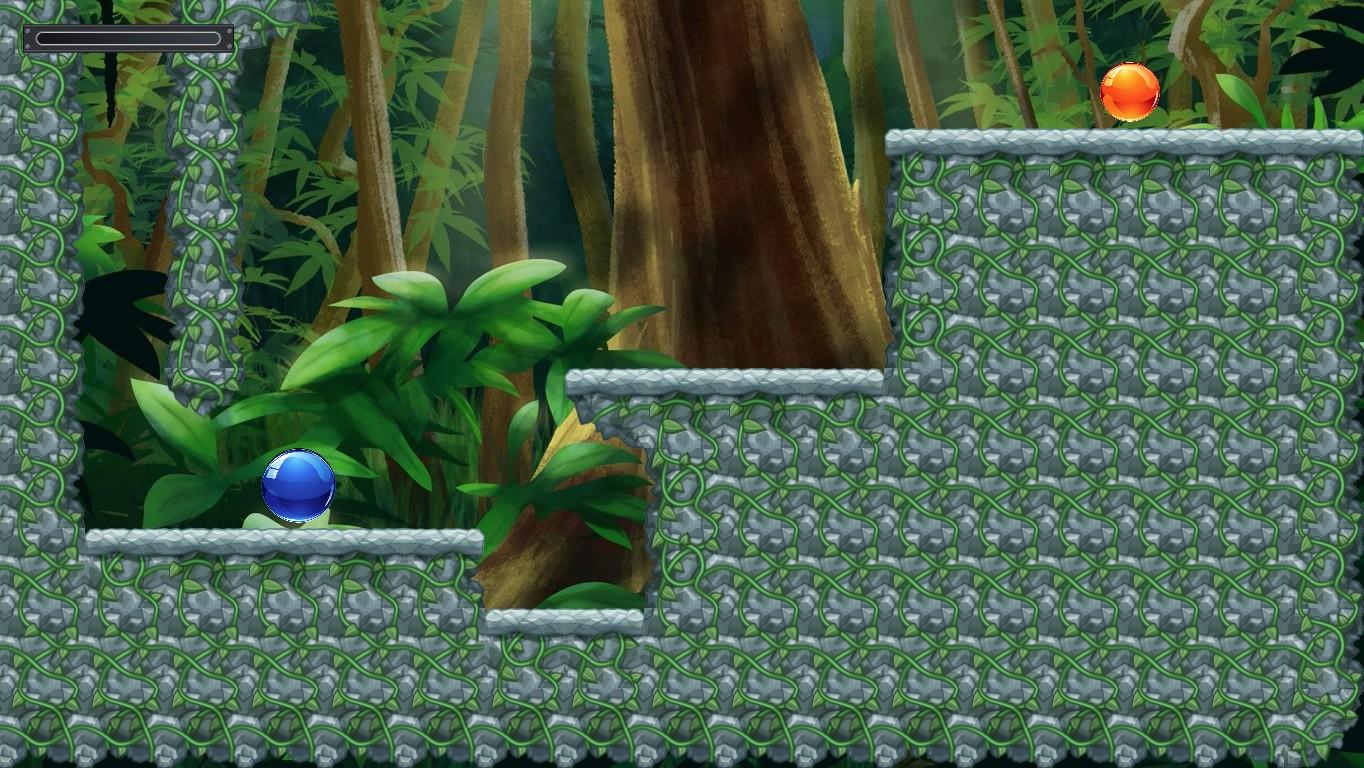Image resolution: width=1364 pixels, height=768 pixels.
Task: Click the orange collectible orb
Action: [1130, 91]
